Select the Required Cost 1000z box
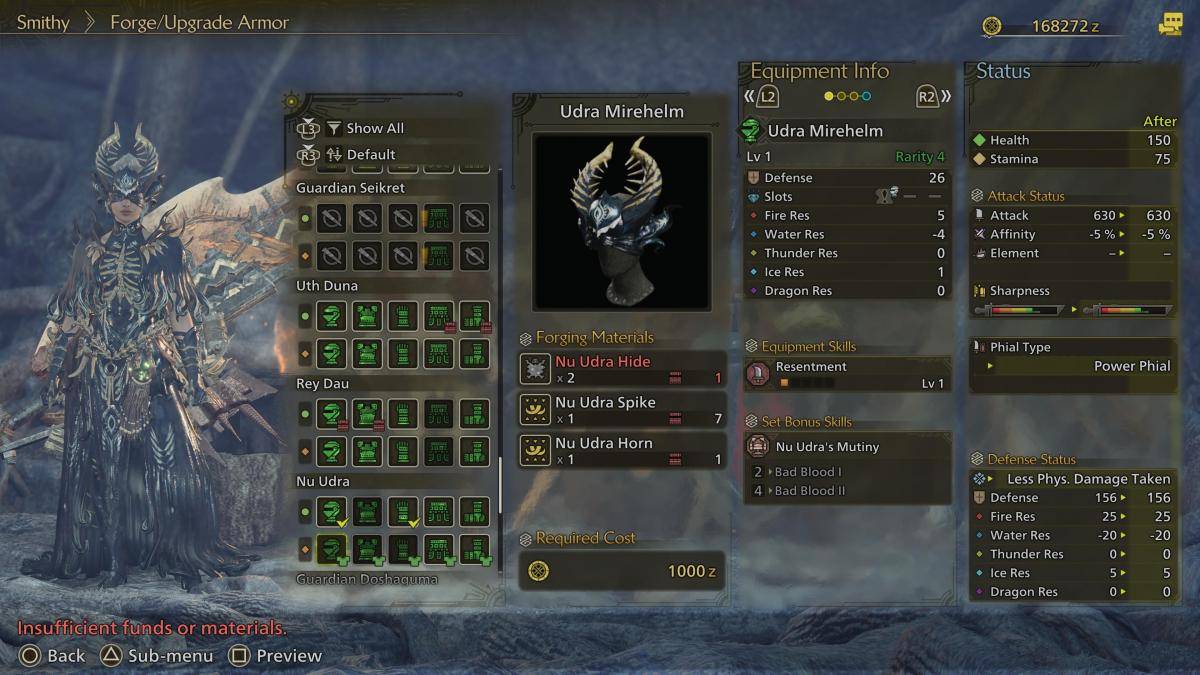This screenshot has height=675, width=1200. pyautogui.click(x=622, y=571)
